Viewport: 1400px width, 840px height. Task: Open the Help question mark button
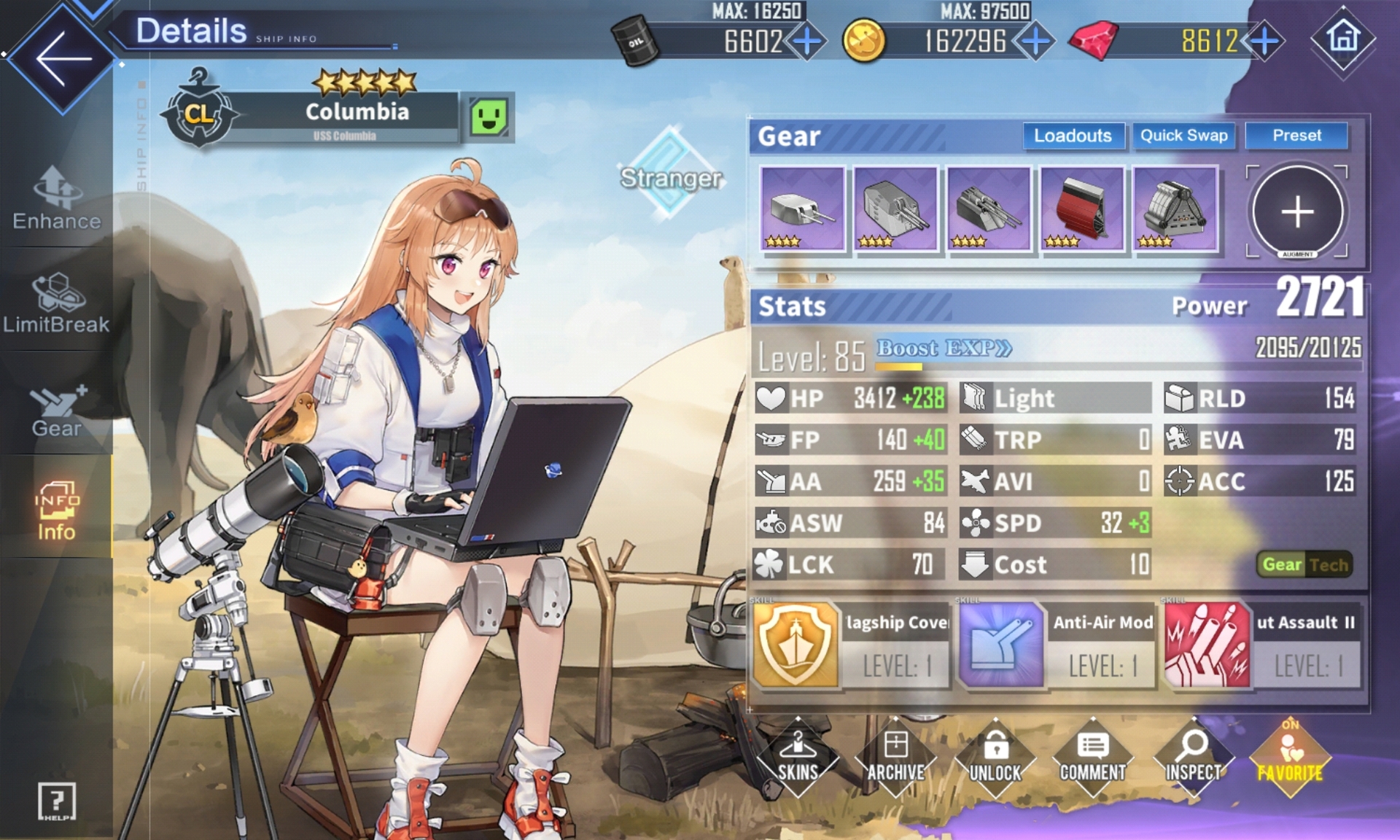point(57,802)
